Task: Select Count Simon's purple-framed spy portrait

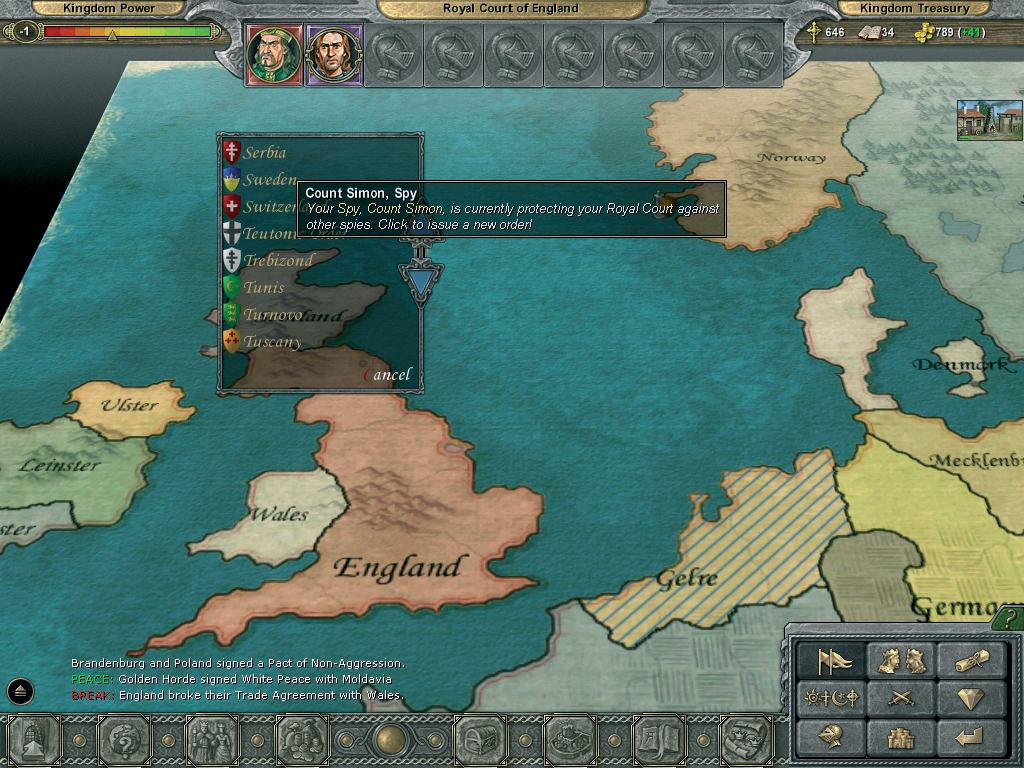Action: (332, 54)
